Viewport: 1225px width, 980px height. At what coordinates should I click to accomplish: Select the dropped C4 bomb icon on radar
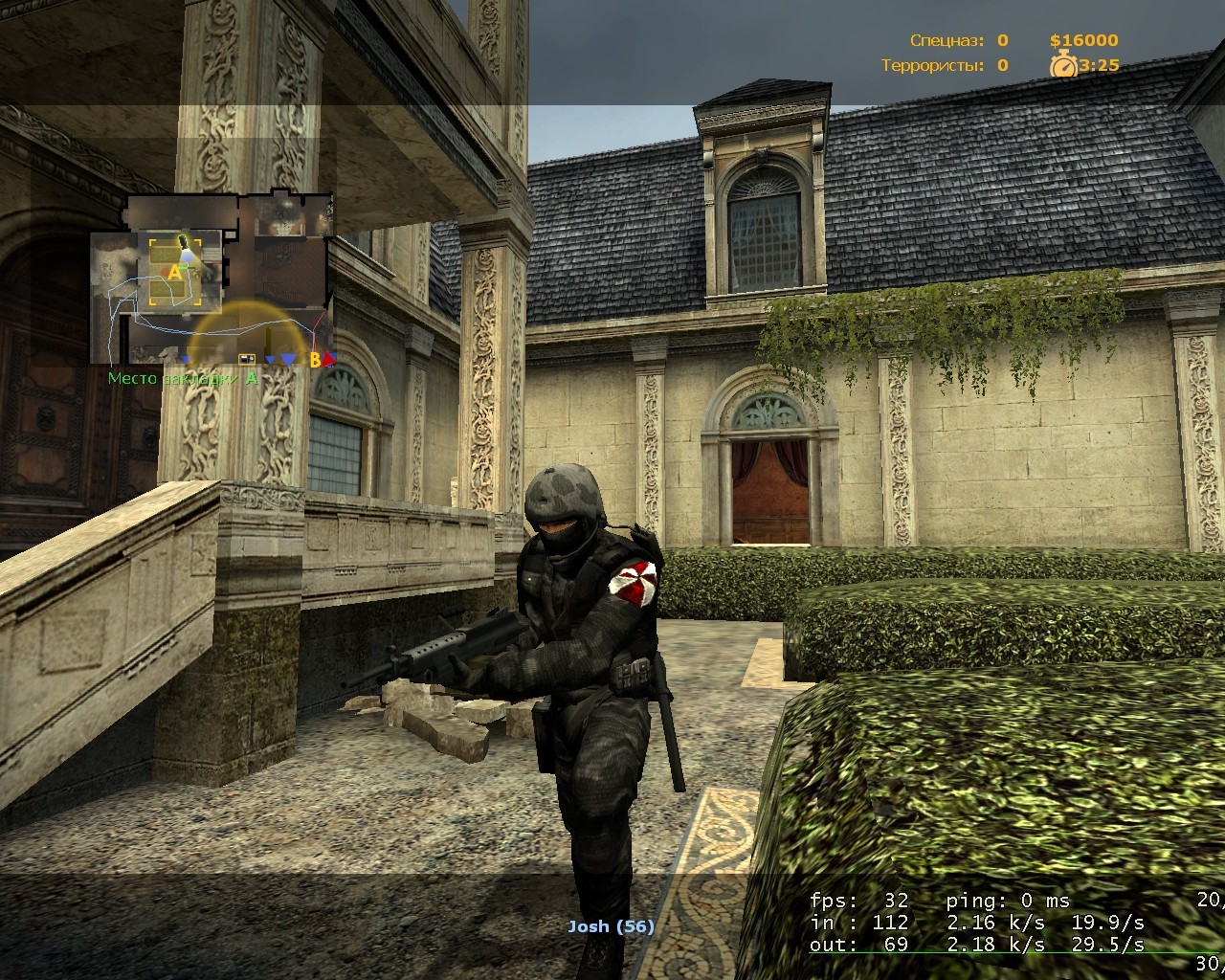click(183, 242)
